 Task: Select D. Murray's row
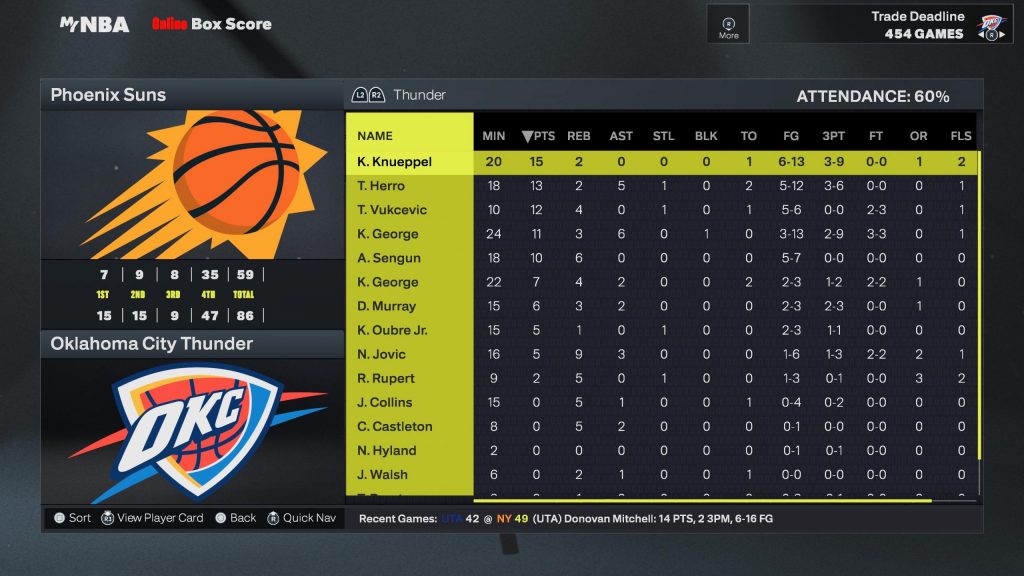386,306
